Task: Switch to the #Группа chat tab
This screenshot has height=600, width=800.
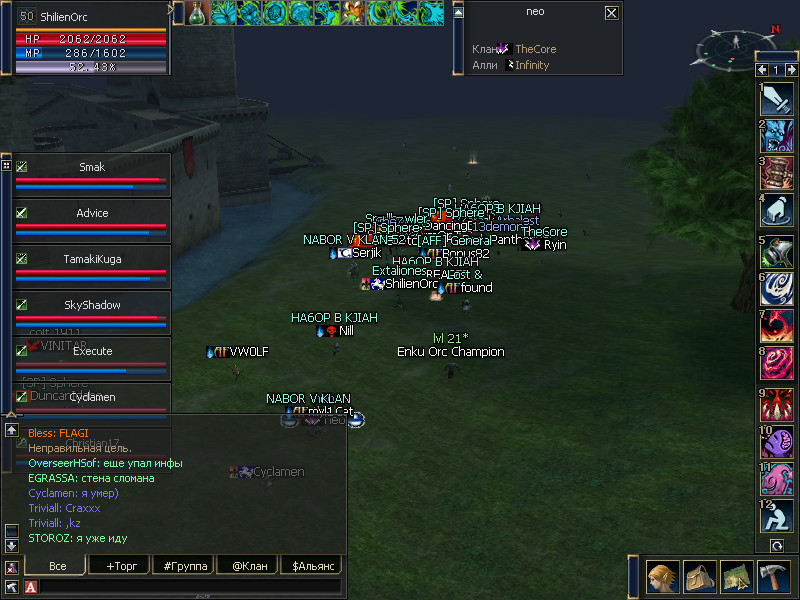Action: [184, 566]
